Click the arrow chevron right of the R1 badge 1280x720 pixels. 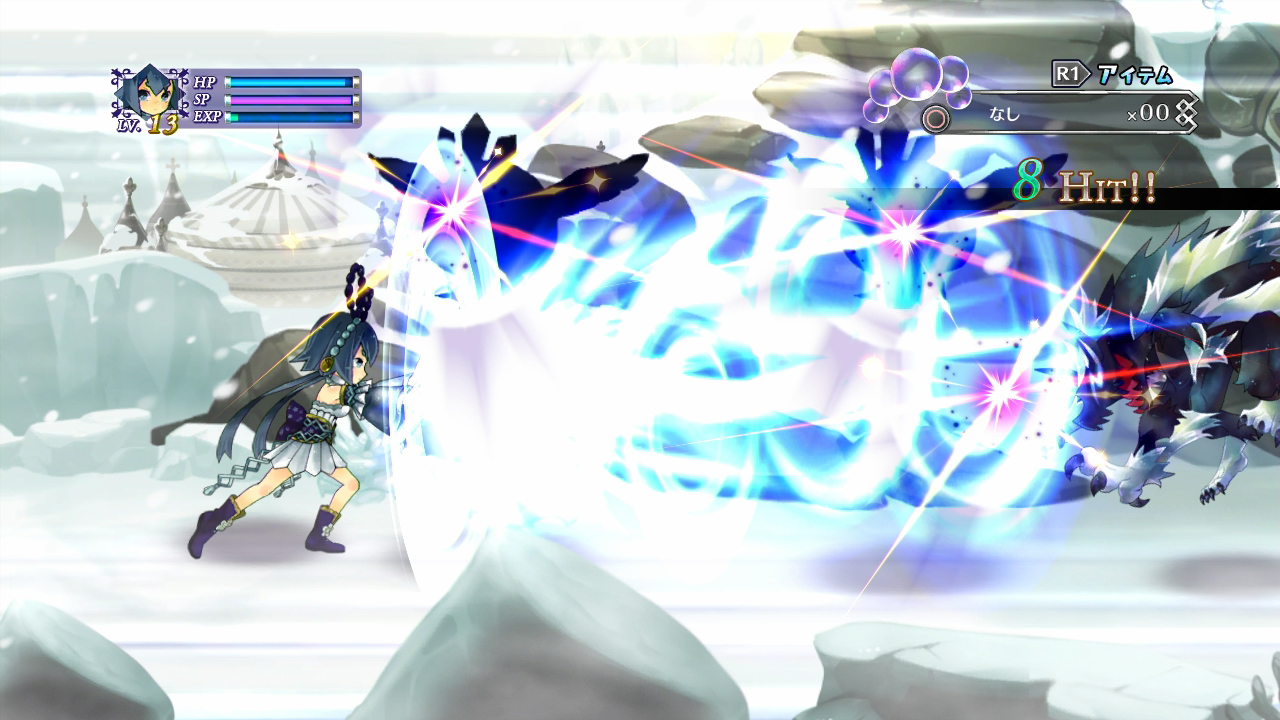click(1087, 71)
